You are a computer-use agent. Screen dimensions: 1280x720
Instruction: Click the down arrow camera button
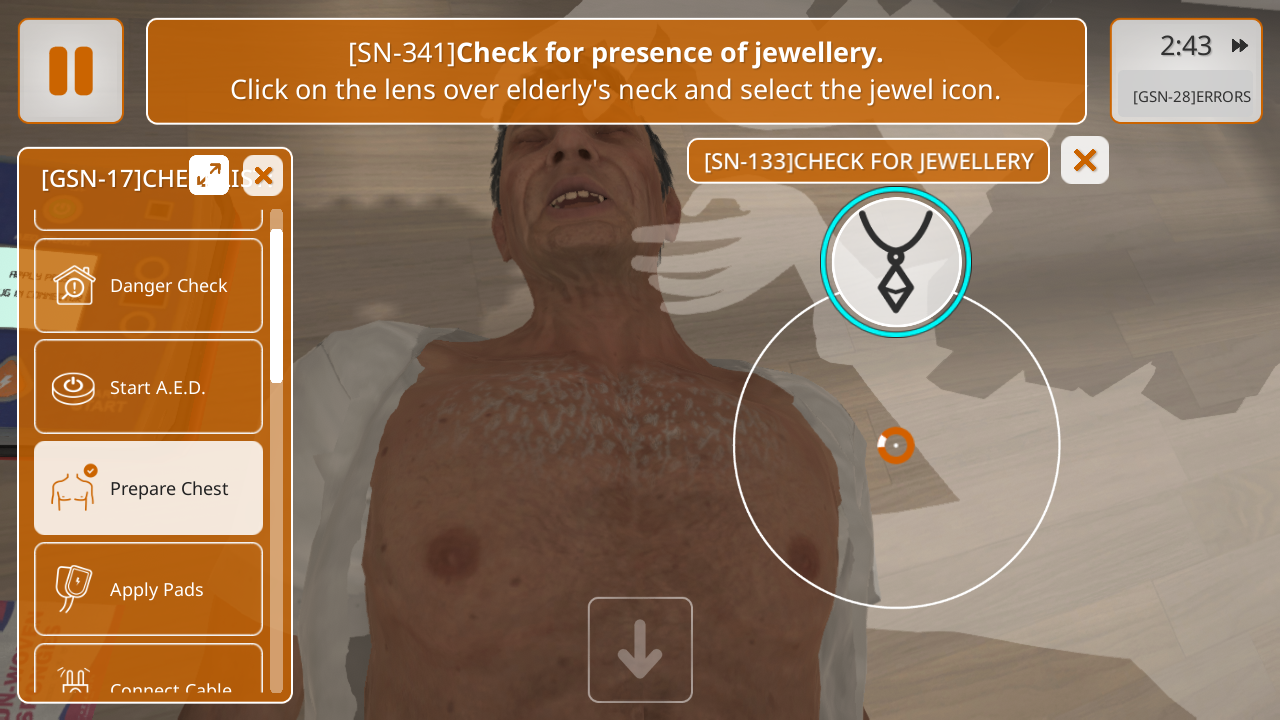coord(640,650)
